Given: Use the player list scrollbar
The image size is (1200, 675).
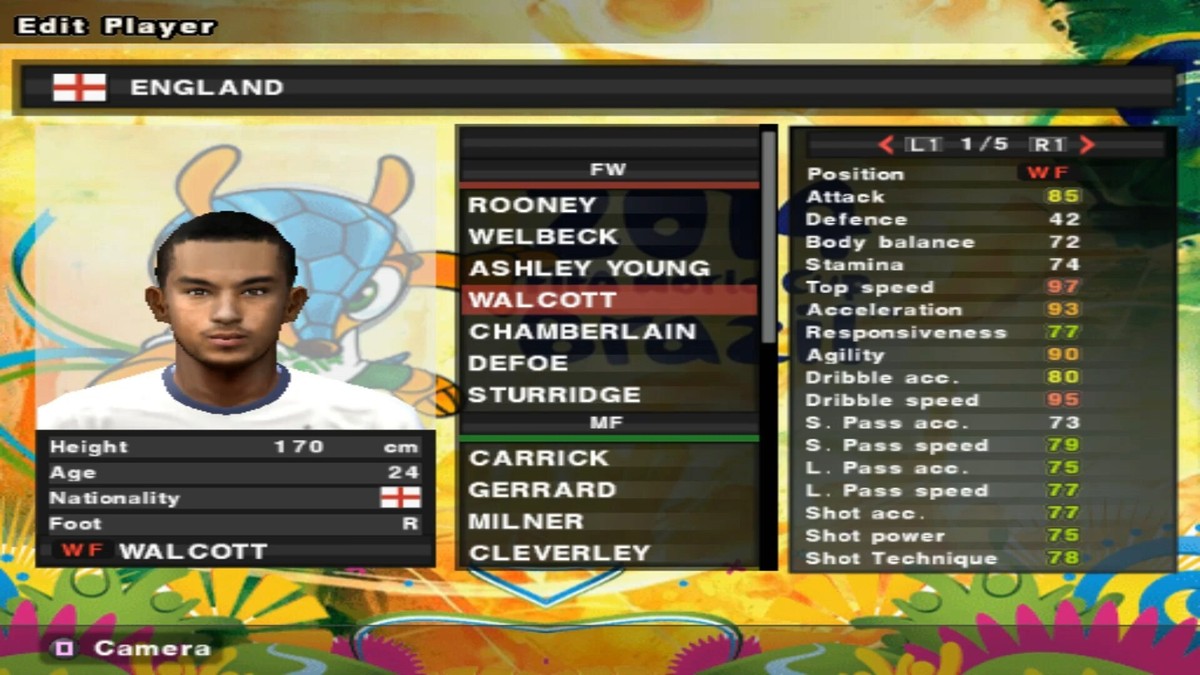Looking at the screenshot, I should [x=768, y=240].
